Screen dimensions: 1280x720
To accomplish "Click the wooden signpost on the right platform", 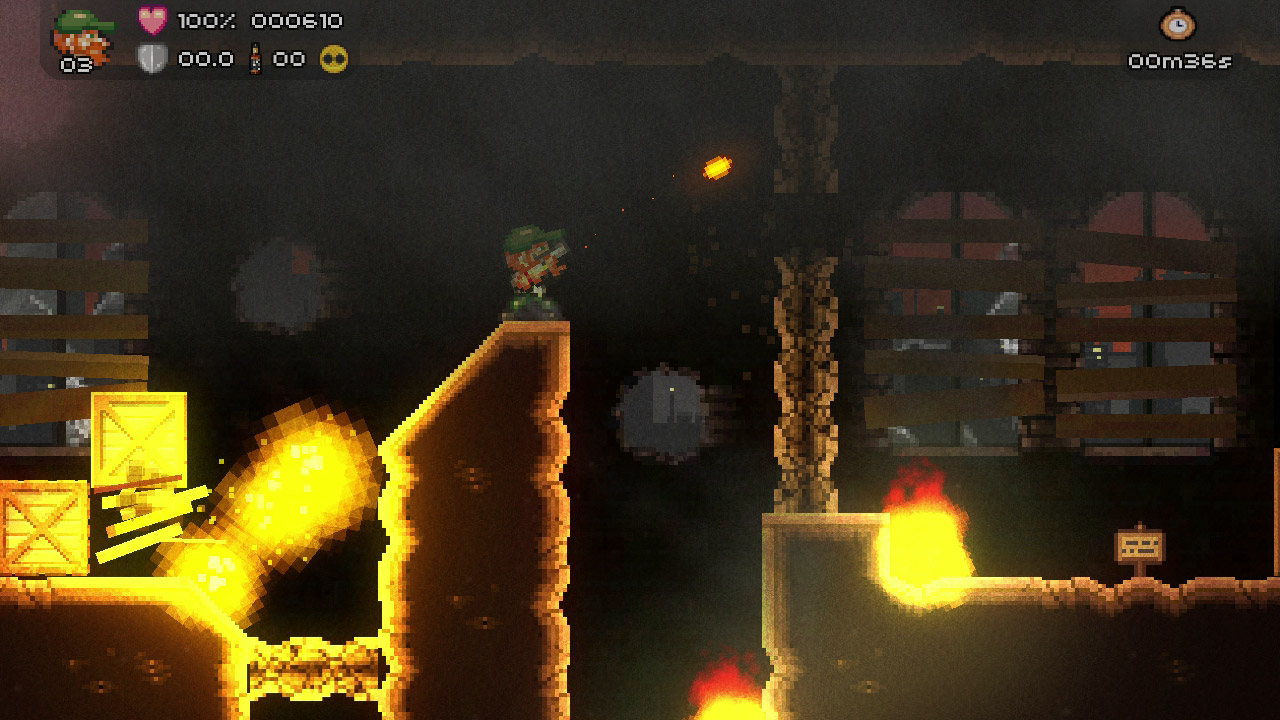I will 1142,545.
